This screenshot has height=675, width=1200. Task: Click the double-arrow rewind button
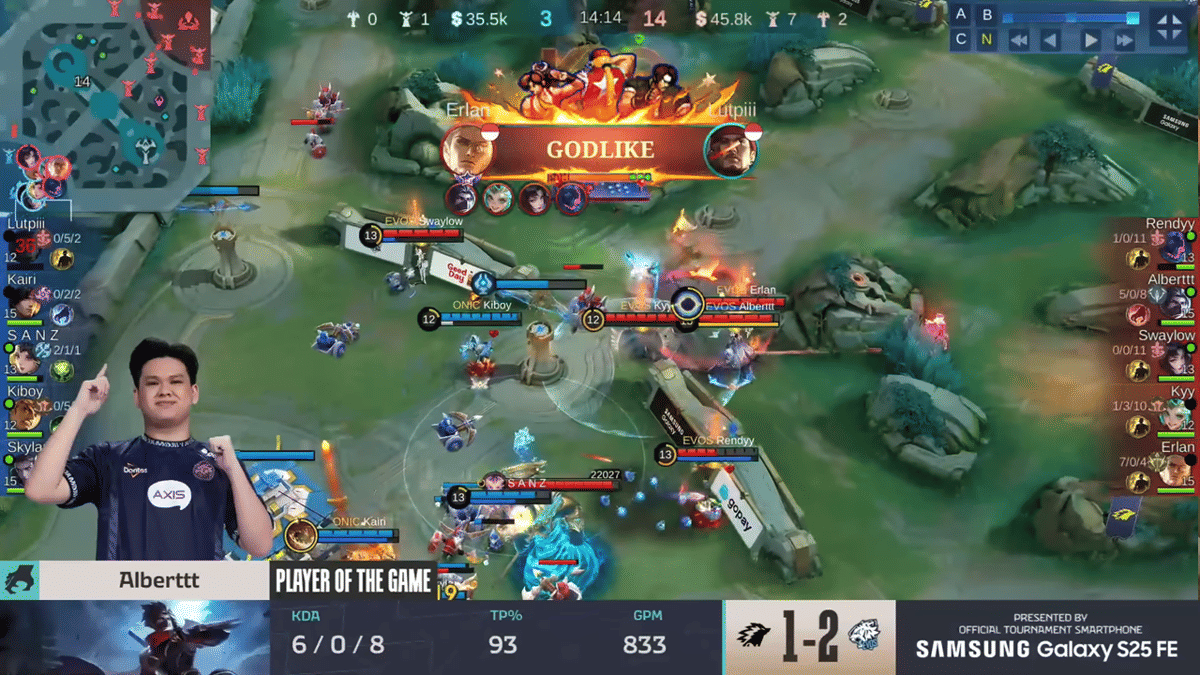pos(1018,41)
